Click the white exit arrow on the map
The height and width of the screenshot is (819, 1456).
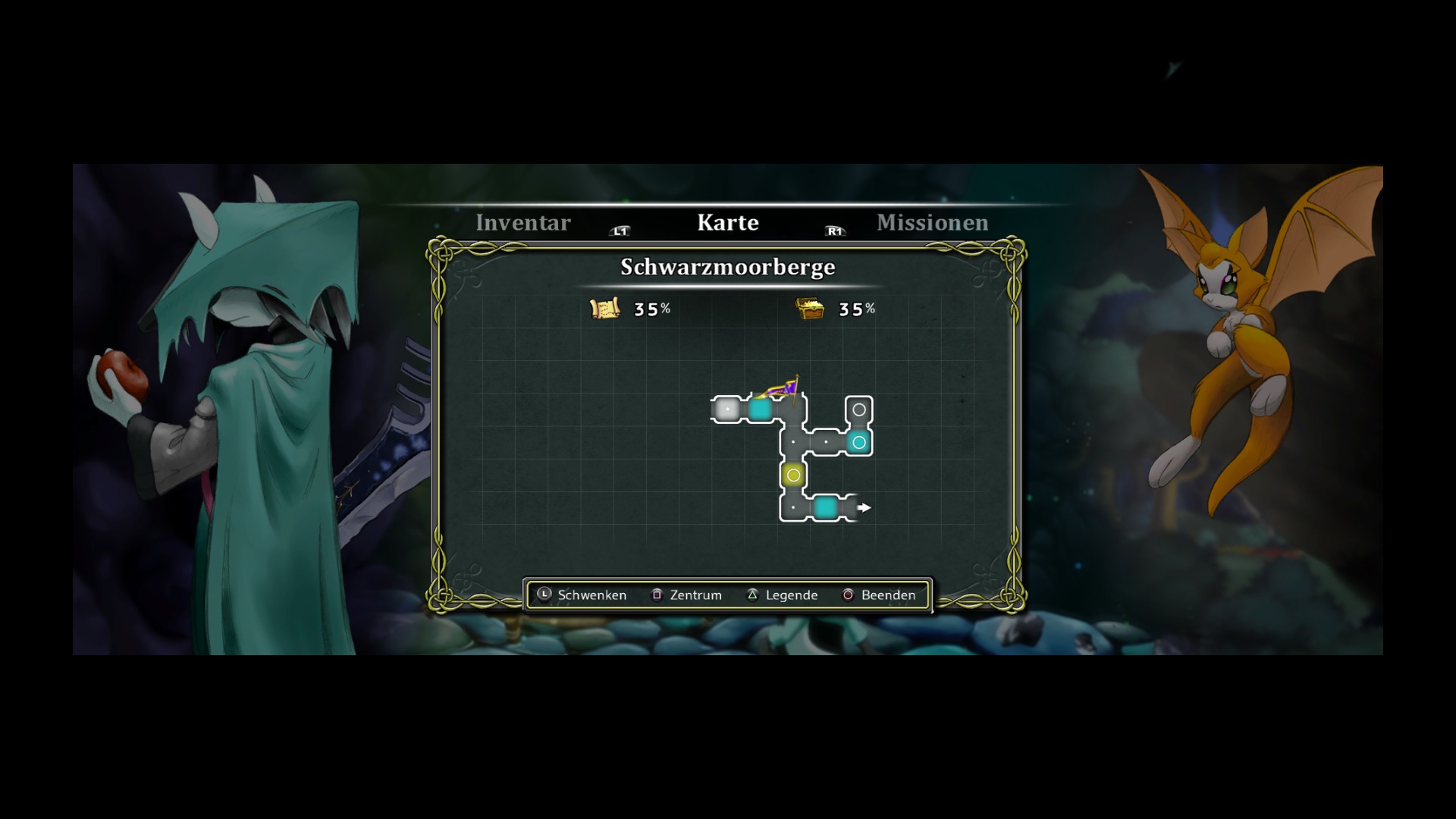pyautogui.click(x=864, y=507)
